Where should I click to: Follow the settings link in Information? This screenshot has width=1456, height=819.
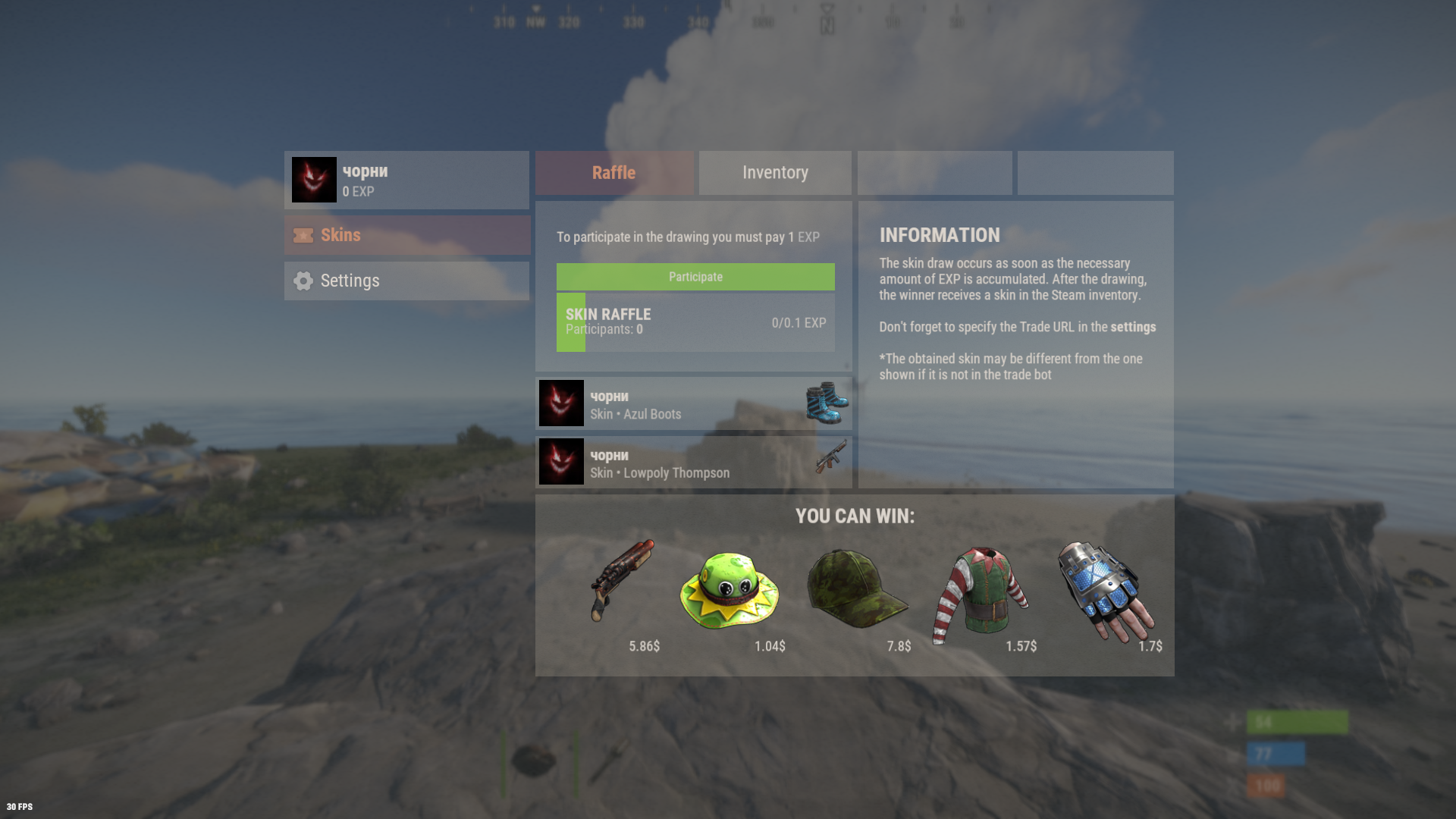[1133, 328]
